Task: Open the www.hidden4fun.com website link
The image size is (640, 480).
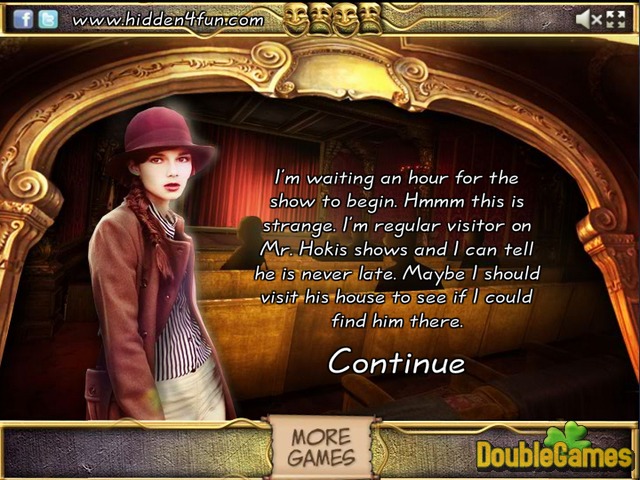Action: pyautogui.click(x=168, y=19)
